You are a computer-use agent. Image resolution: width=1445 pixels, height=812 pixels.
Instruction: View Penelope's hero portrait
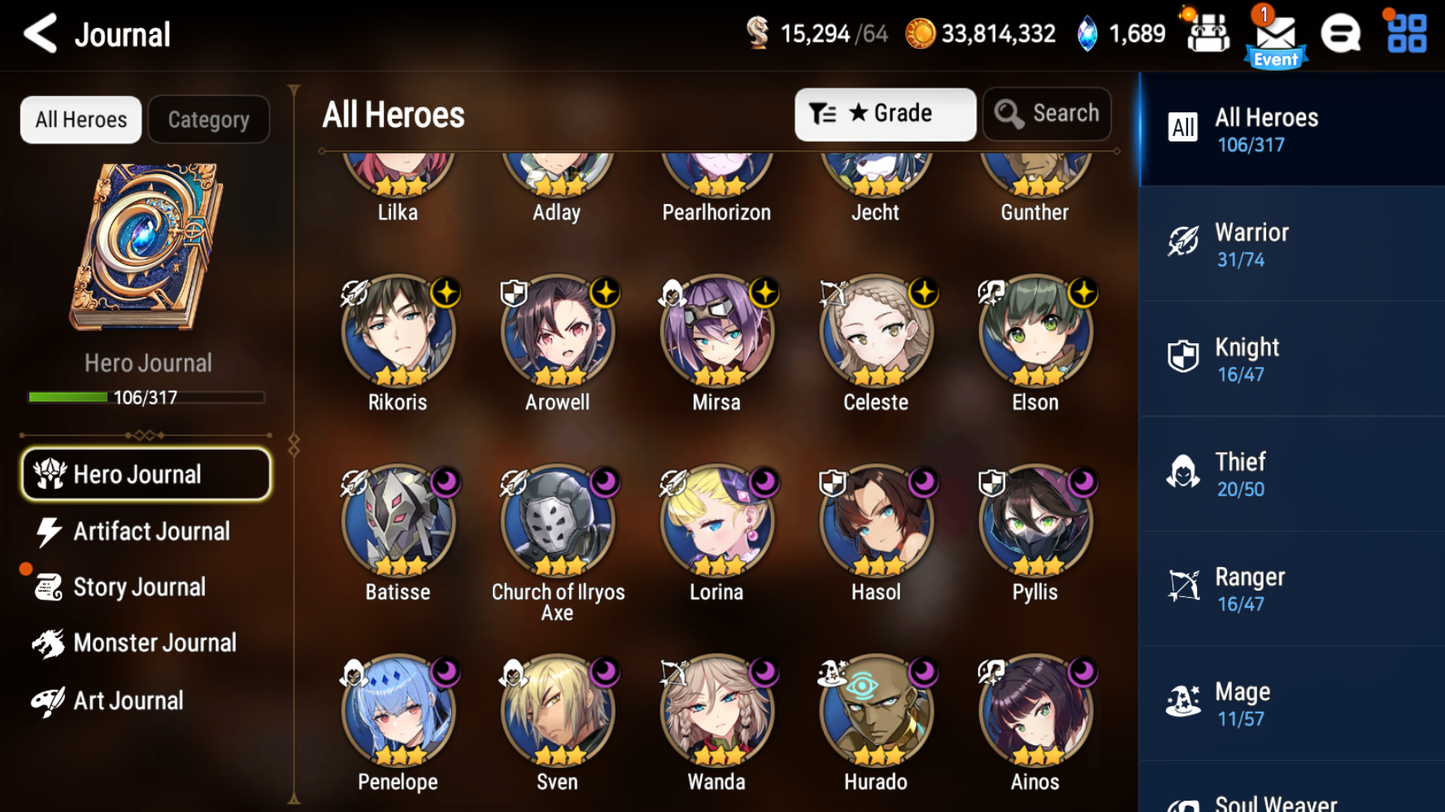tap(397, 711)
